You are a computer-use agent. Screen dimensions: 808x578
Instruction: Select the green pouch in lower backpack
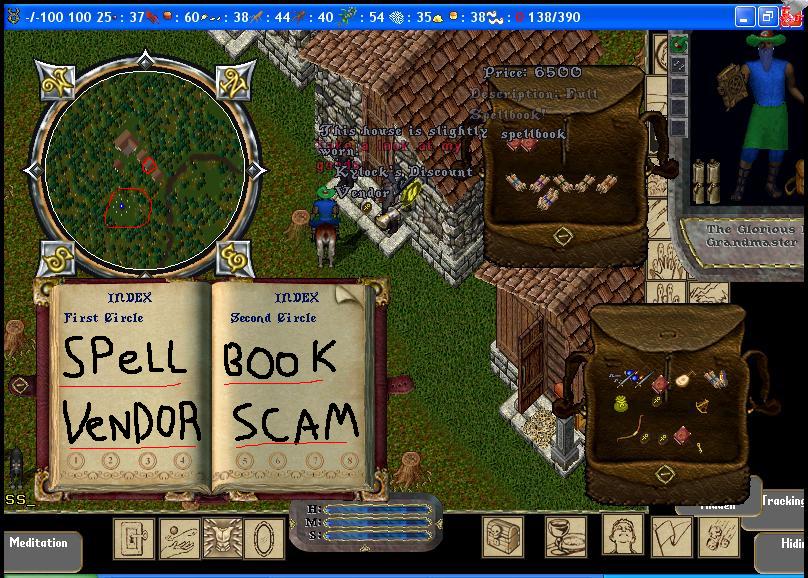point(621,403)
